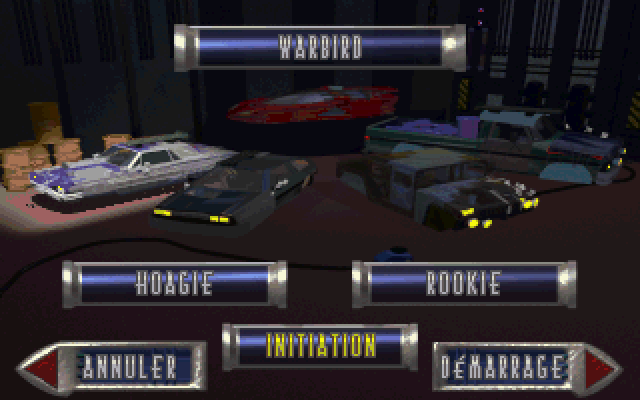
Task: Choose the Hoagie car button
Action: coord(174,283)
